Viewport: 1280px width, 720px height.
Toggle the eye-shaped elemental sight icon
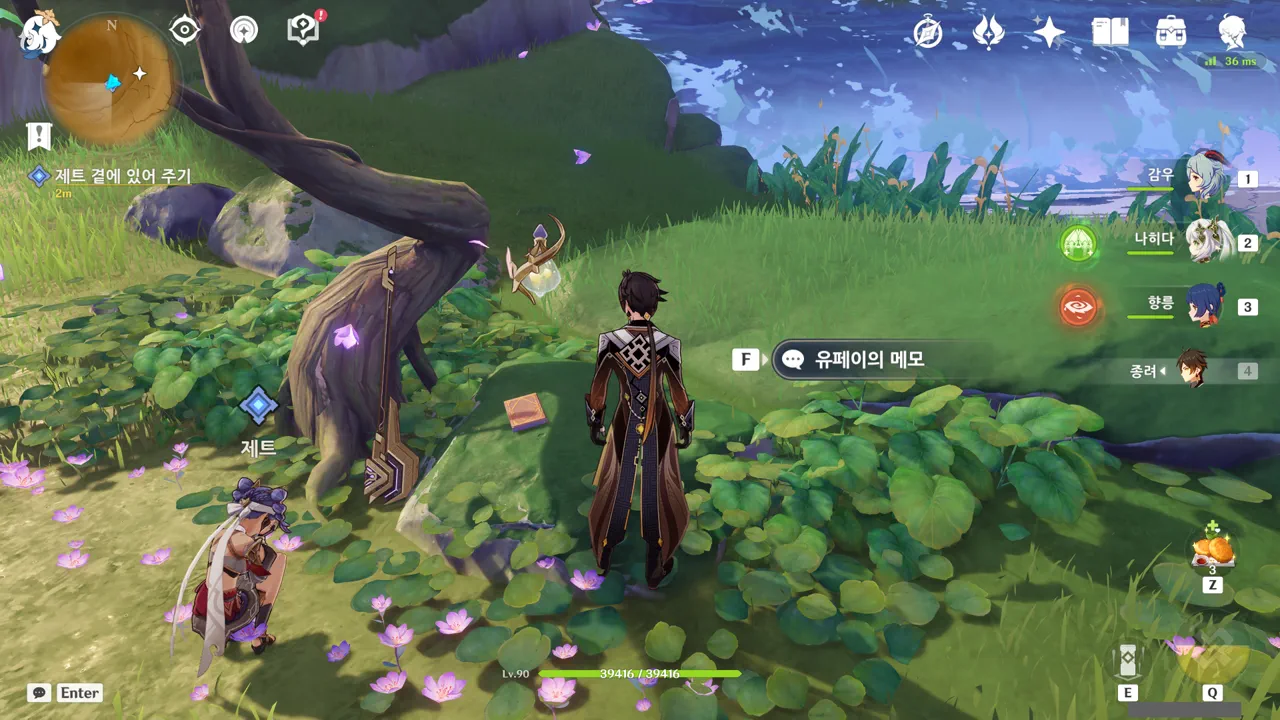pyautogui.click(x=185, y=31)
